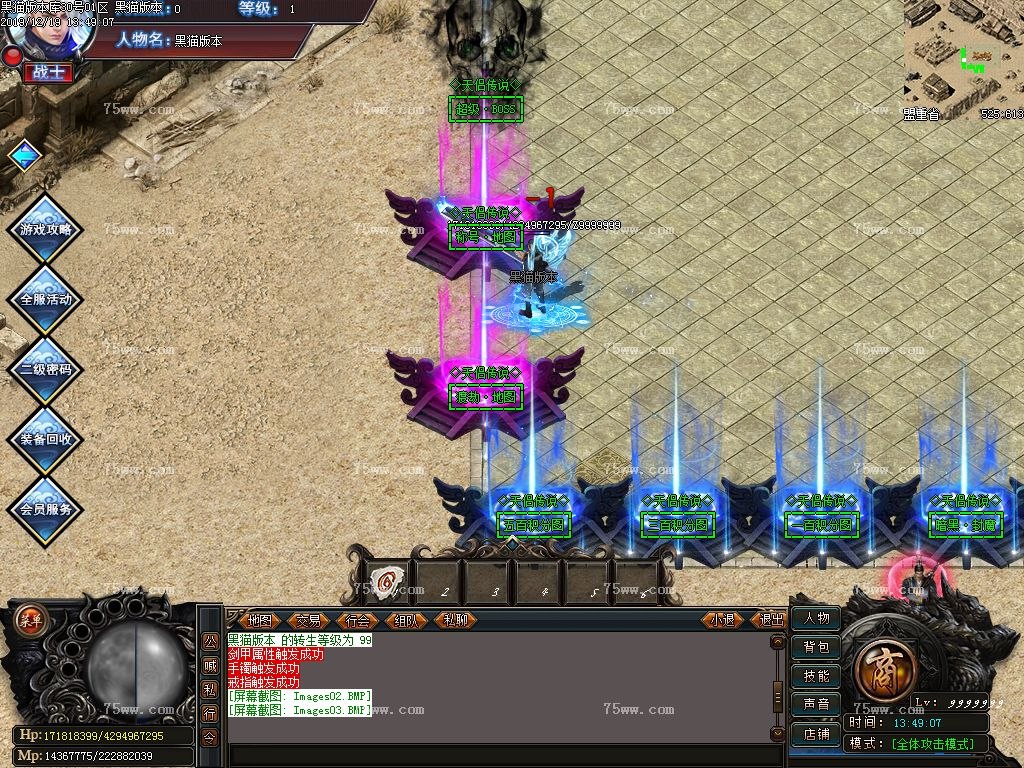The width and height of the screenshot is (1024, 768).
Task: Open the 装备回收 equipment recycle menu
Action: 46,439
